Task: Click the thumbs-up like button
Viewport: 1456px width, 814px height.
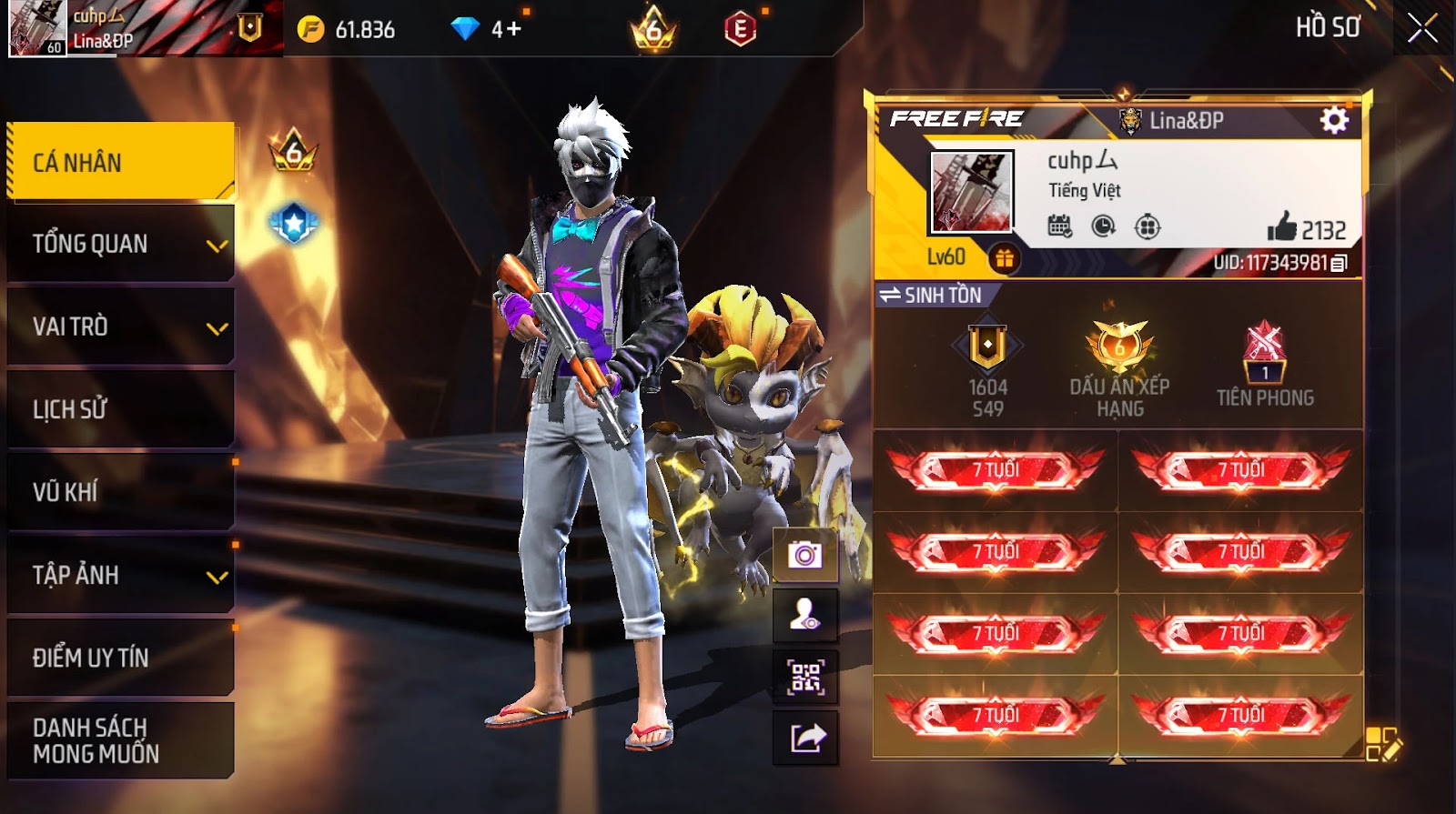Action: (x=1282, y=227)
